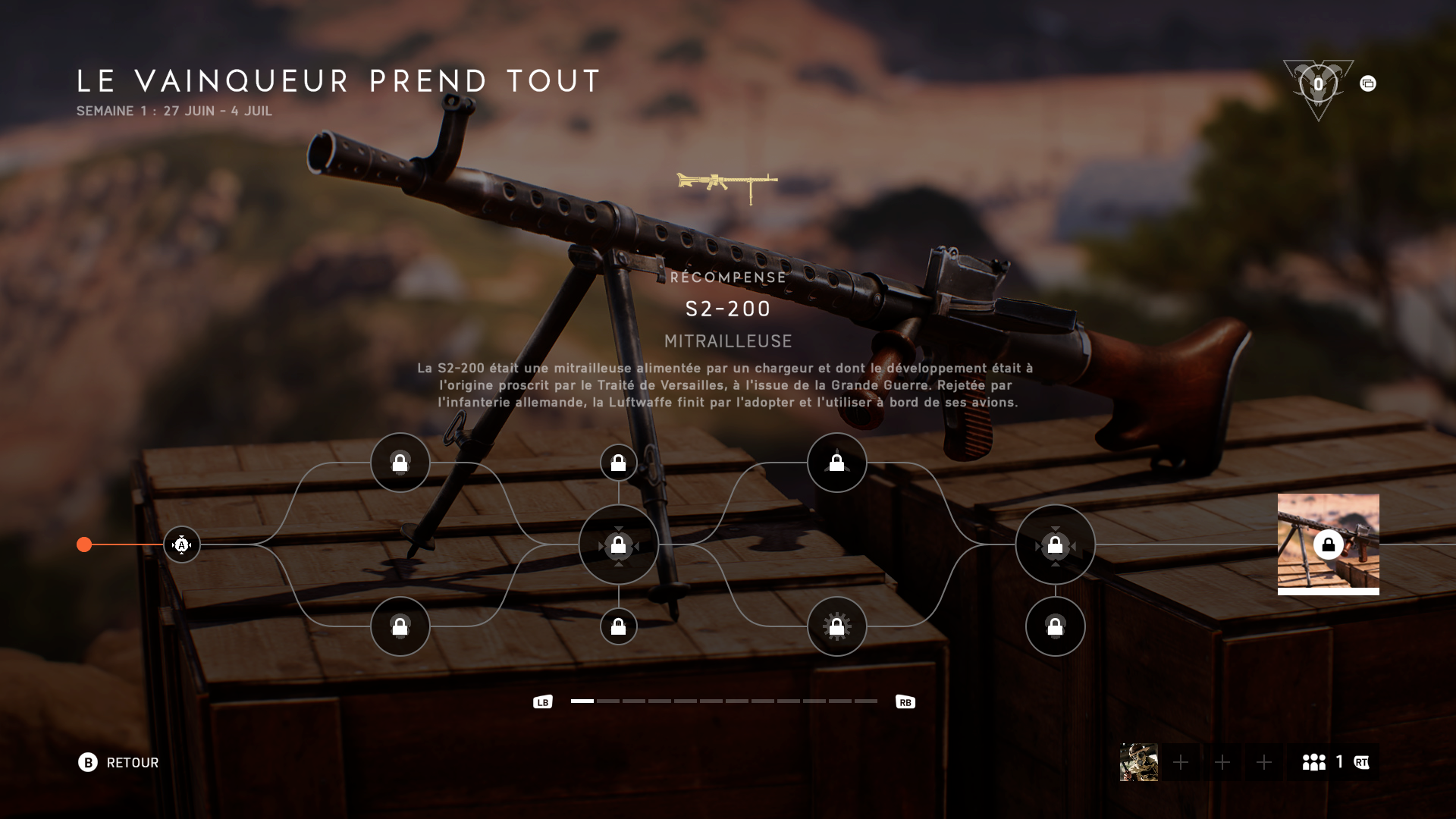This screenshot has height=819, width=1456.
Task: Select the starting challenge node after the orange dot
Action: (182, 544)
